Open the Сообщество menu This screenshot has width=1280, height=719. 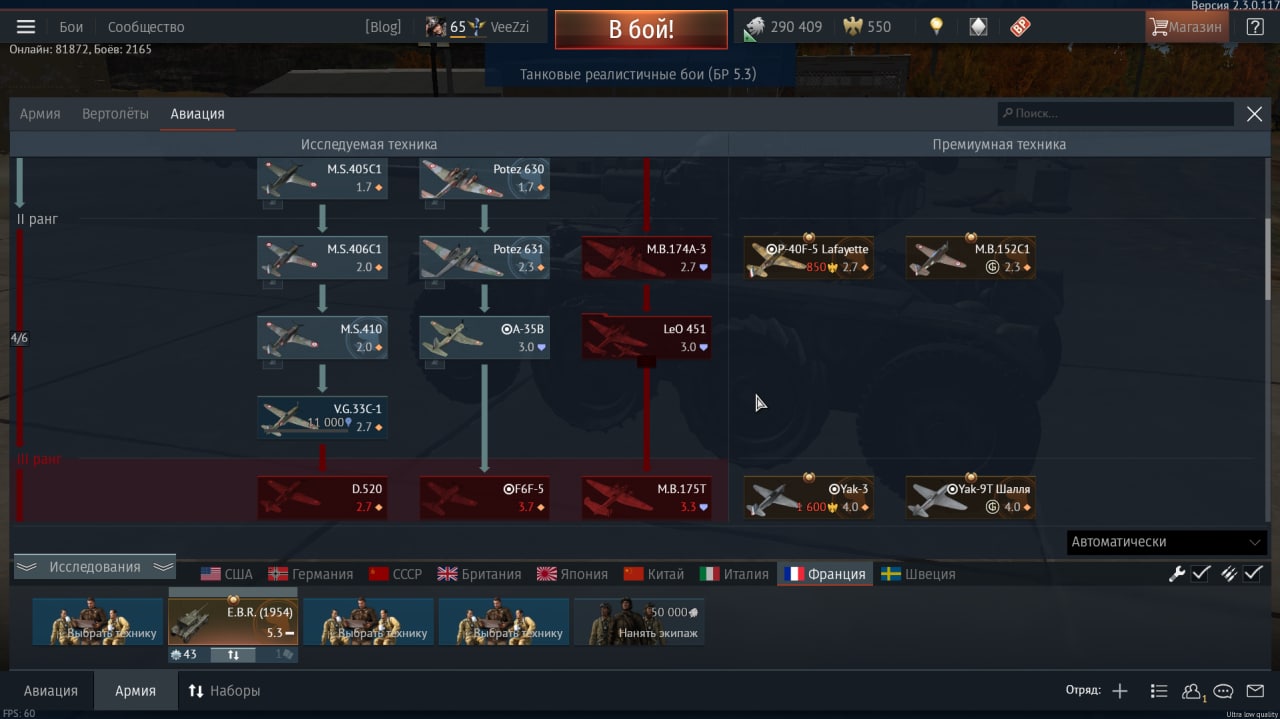click(146, 27)
